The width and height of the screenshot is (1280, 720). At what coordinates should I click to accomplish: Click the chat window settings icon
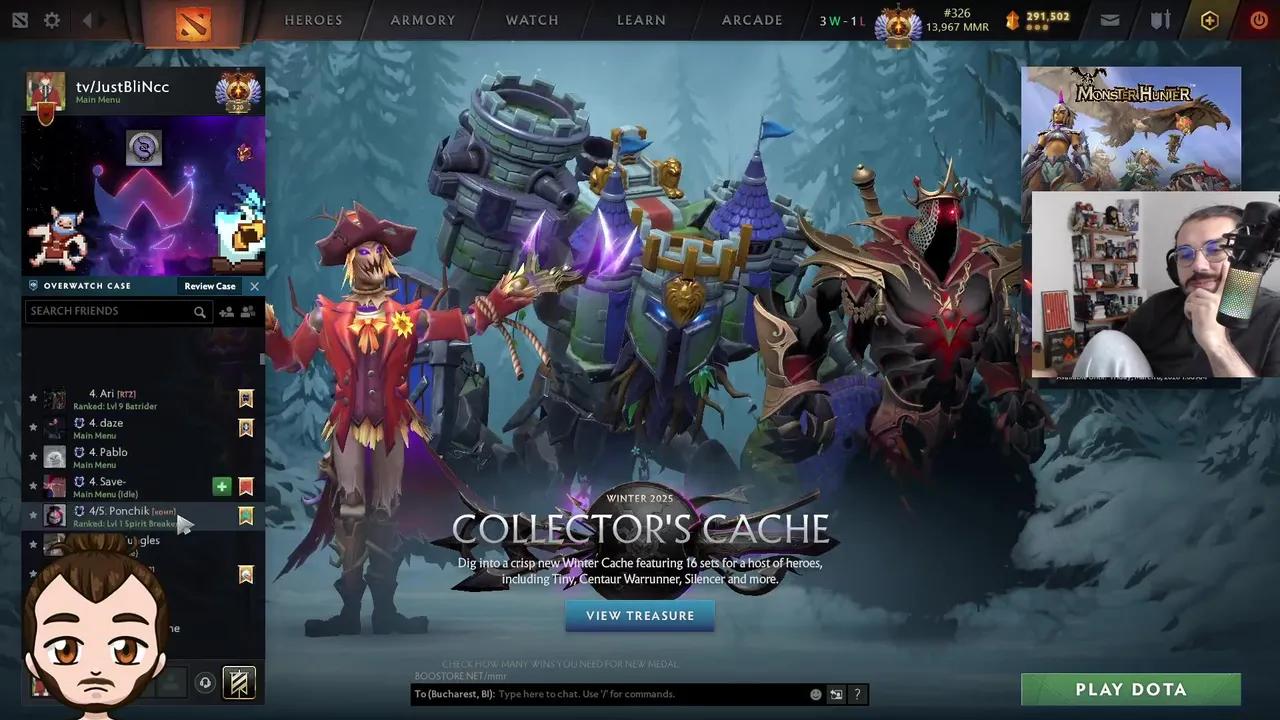(836, 693)
